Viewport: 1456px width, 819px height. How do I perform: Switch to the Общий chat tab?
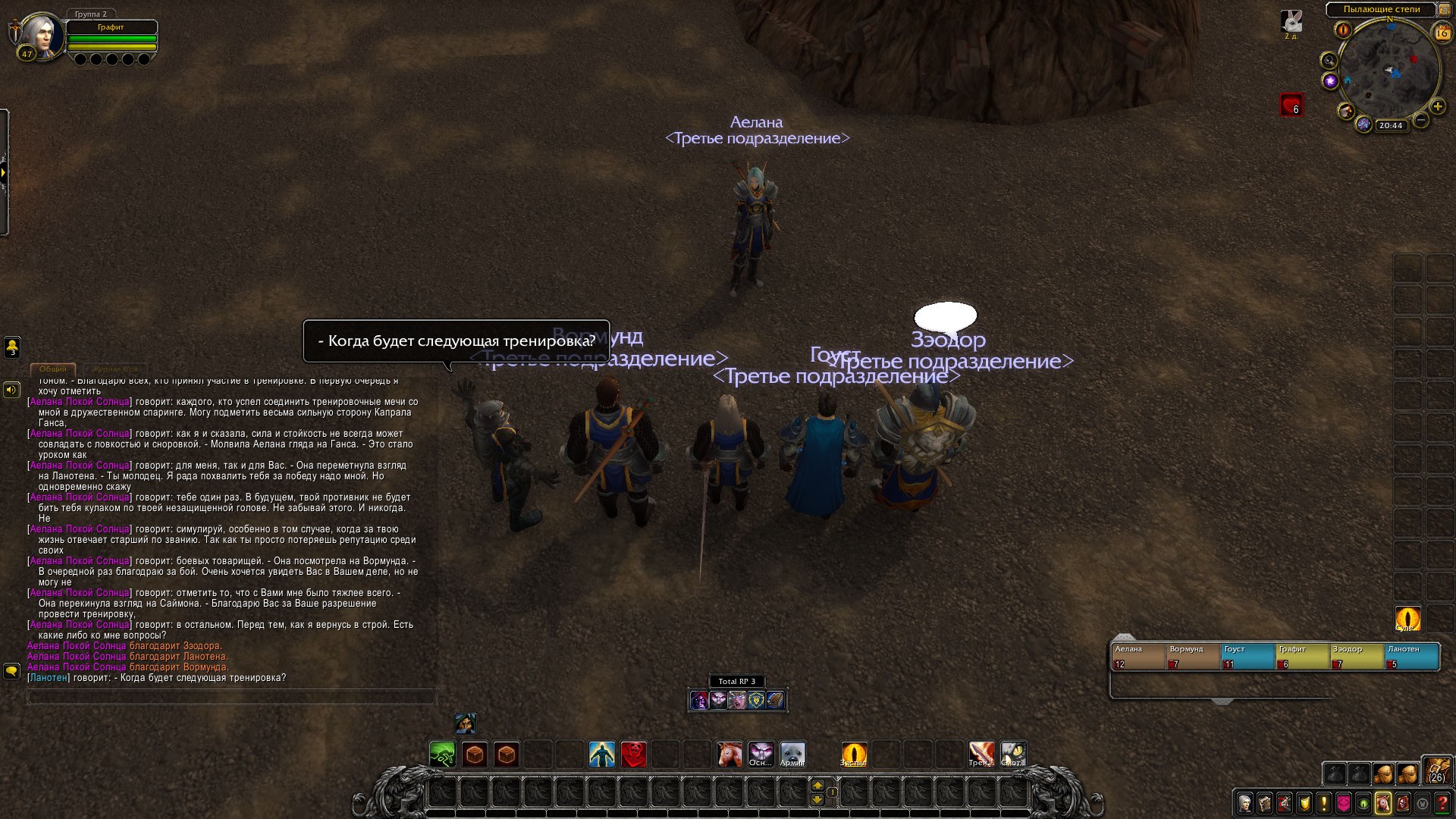(53, 369)
